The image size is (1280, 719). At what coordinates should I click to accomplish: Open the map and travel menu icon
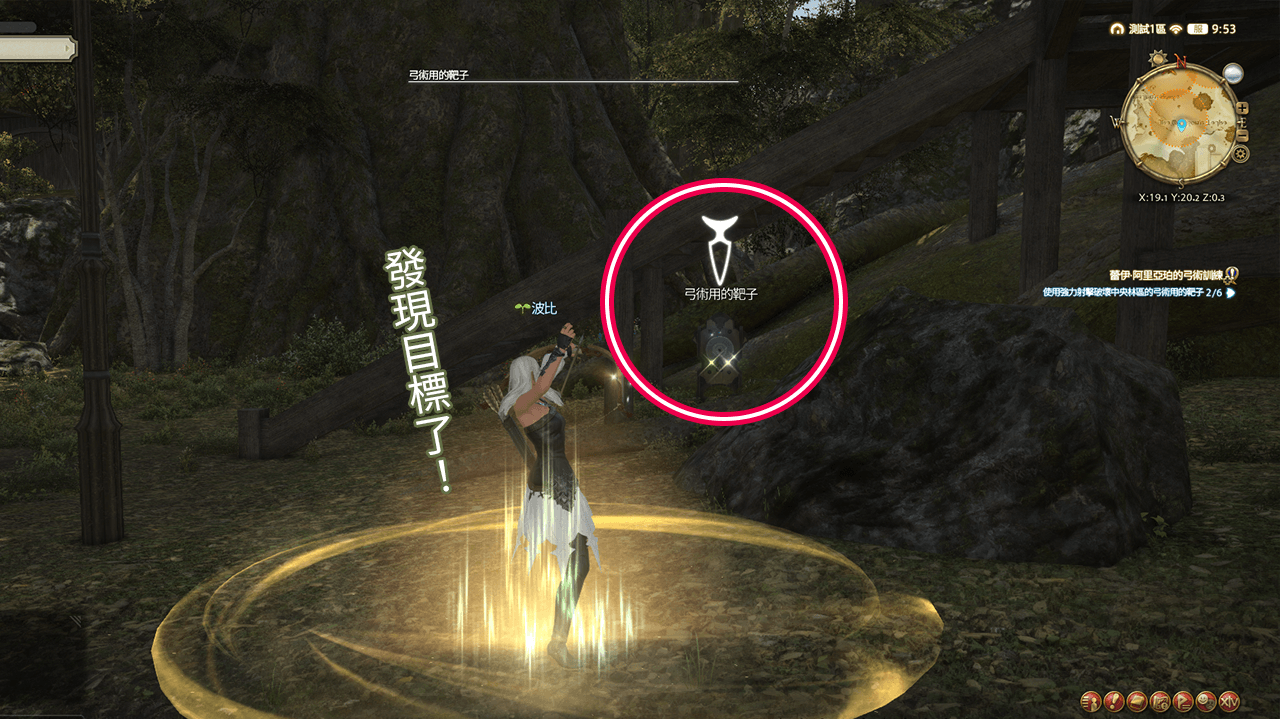[x=1160, y=700]
